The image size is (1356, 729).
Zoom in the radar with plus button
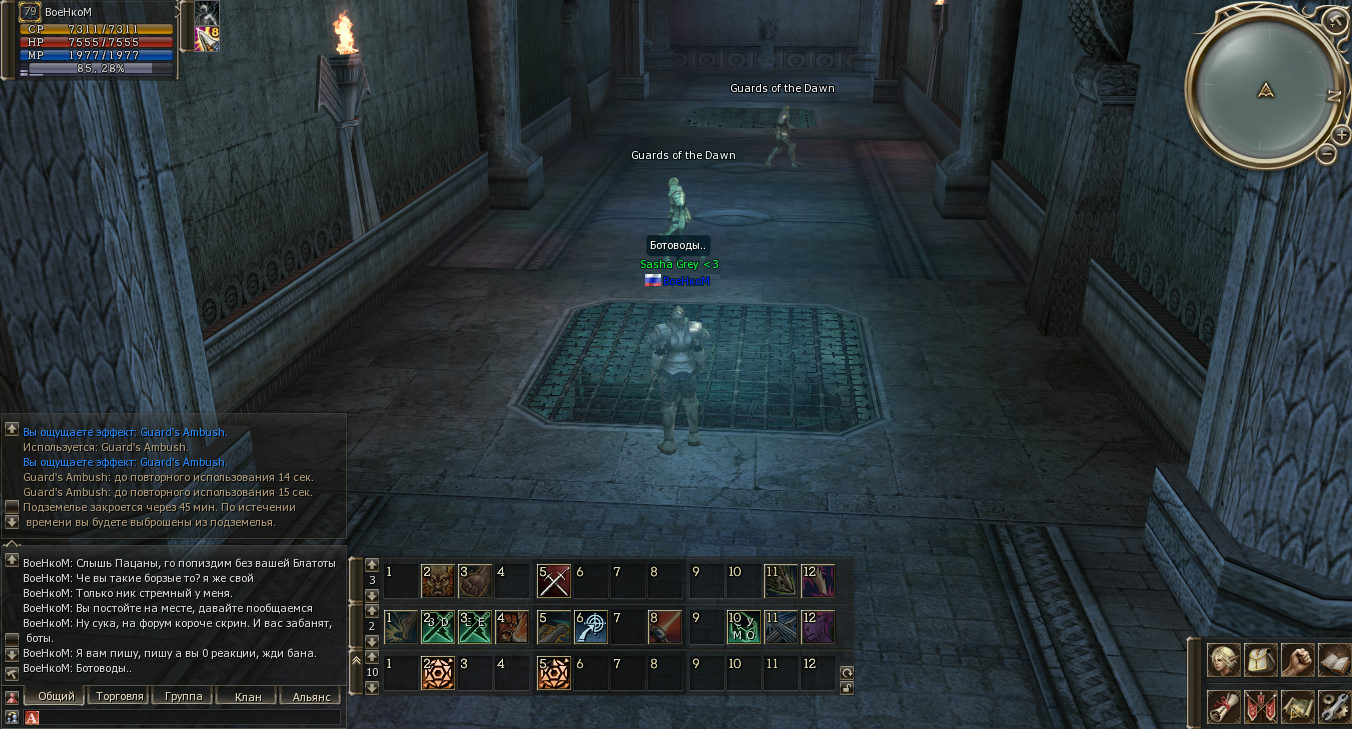[x=1341, y=134]
